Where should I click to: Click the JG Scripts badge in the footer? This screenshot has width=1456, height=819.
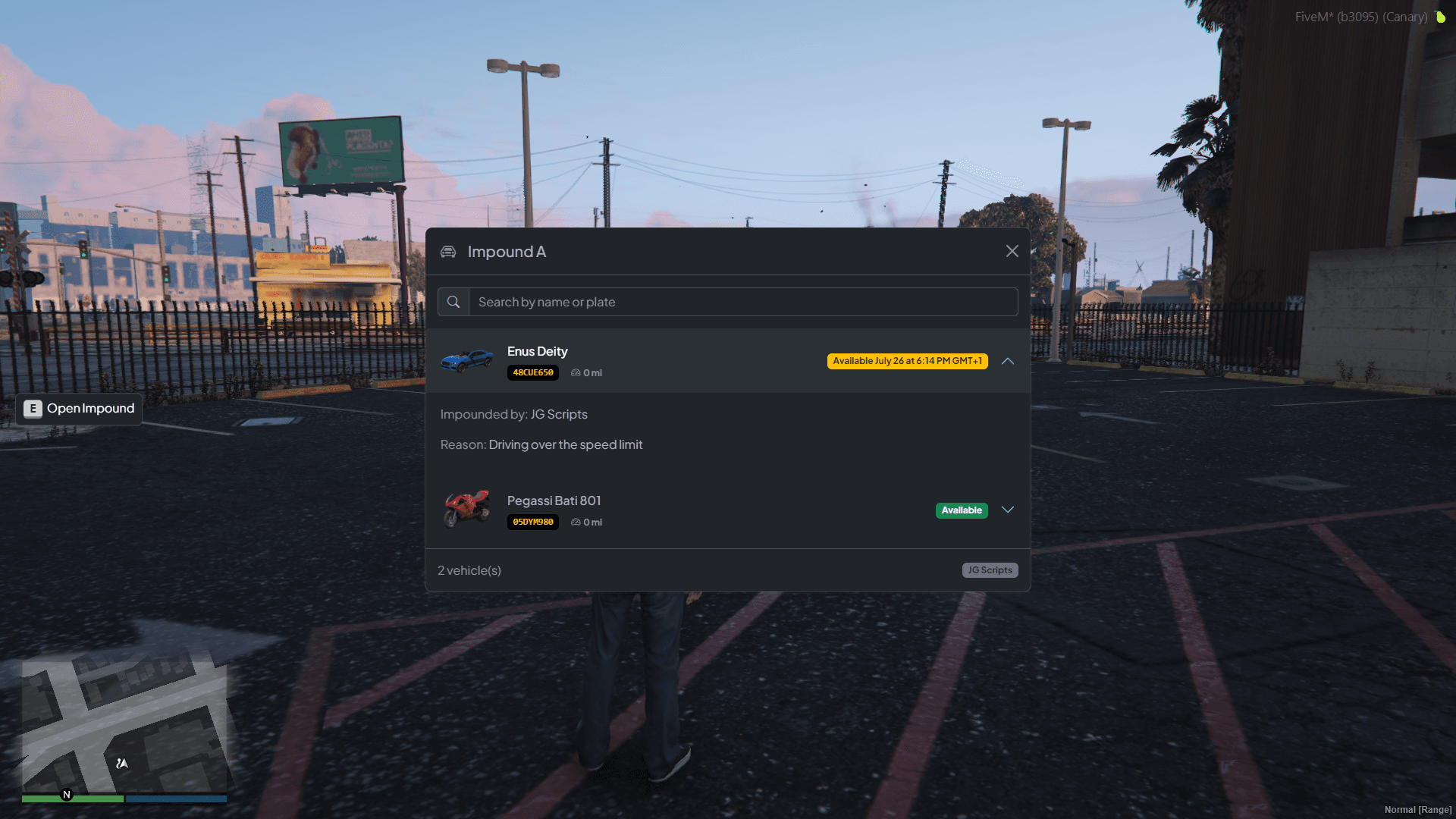(990, 570)
